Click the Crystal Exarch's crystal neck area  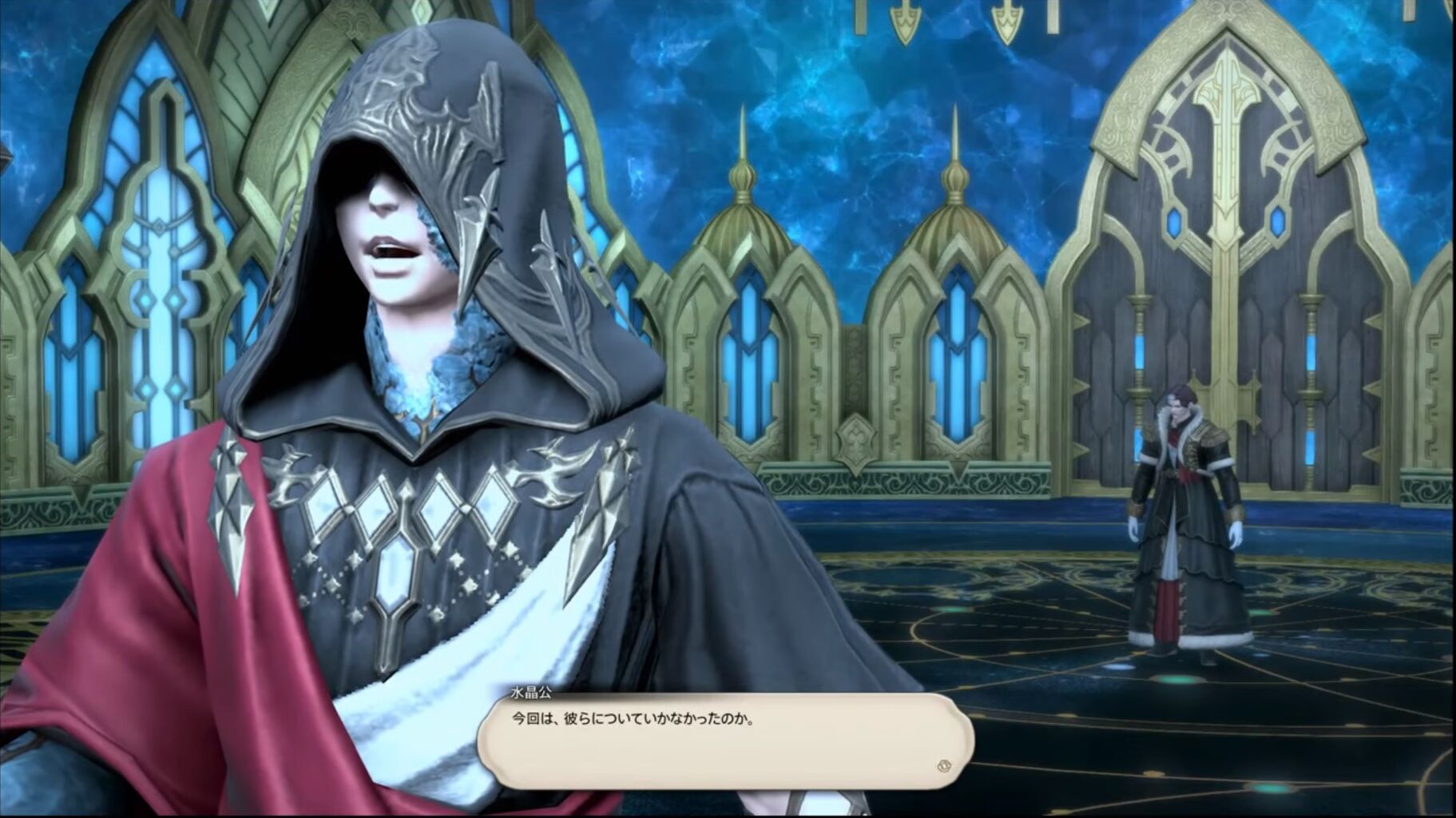(x=423, y=375)
